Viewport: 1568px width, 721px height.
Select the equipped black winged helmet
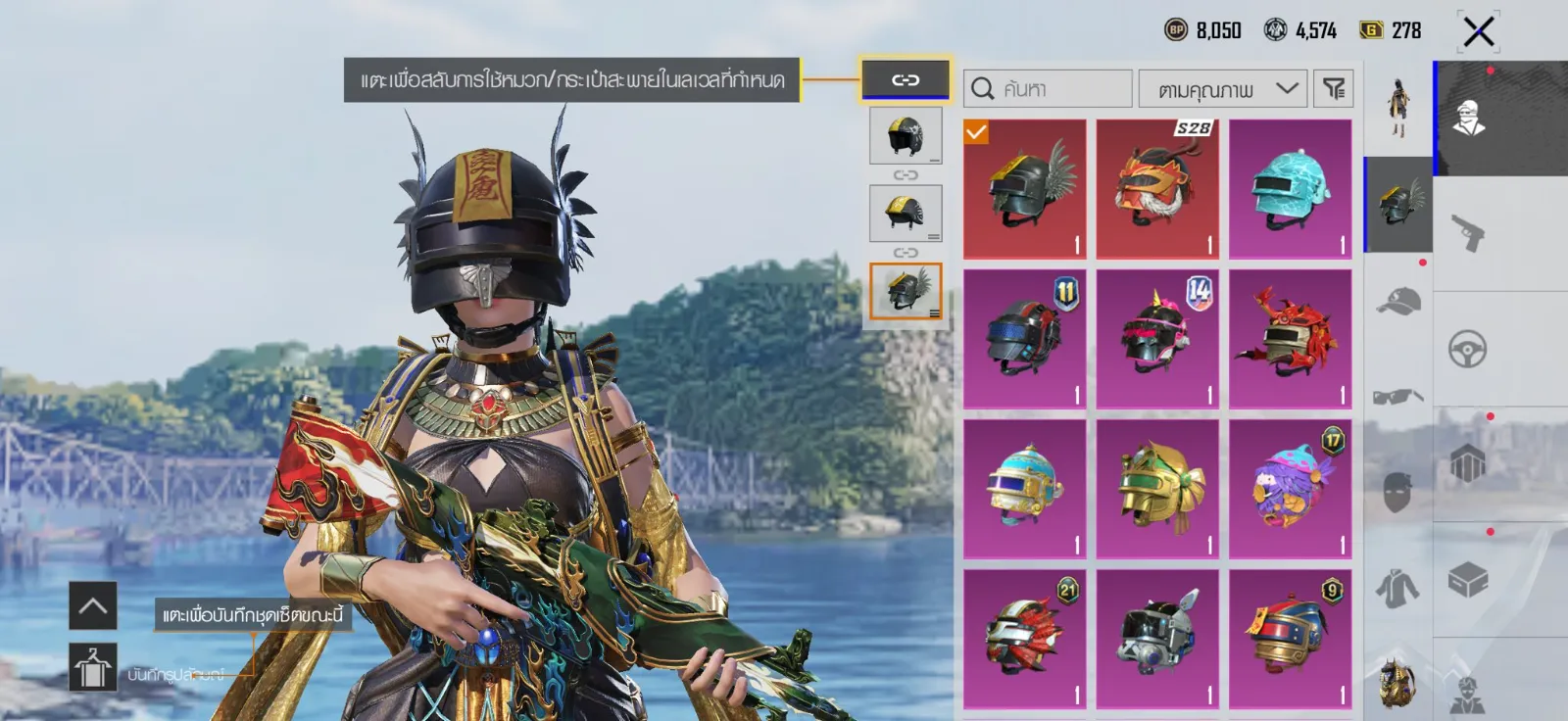[x=1024, y=189]
